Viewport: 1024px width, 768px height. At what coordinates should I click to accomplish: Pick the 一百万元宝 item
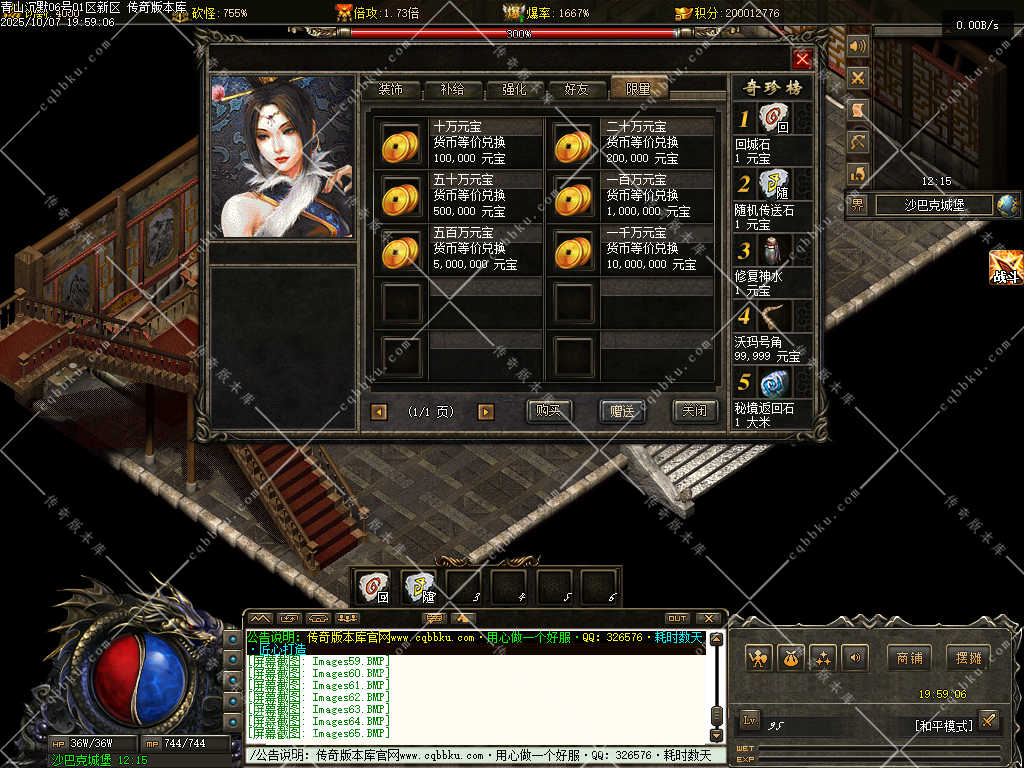[574, 197]
